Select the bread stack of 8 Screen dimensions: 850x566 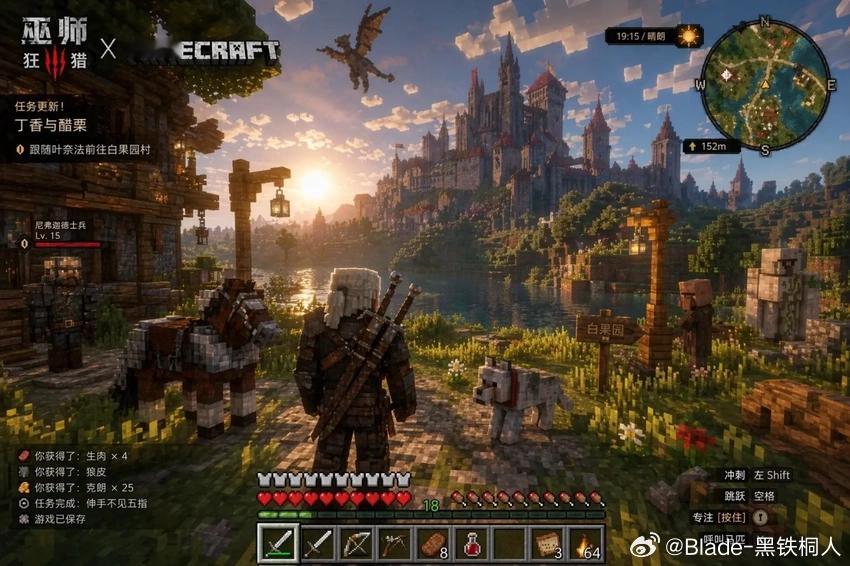click(x=433, y=544)
